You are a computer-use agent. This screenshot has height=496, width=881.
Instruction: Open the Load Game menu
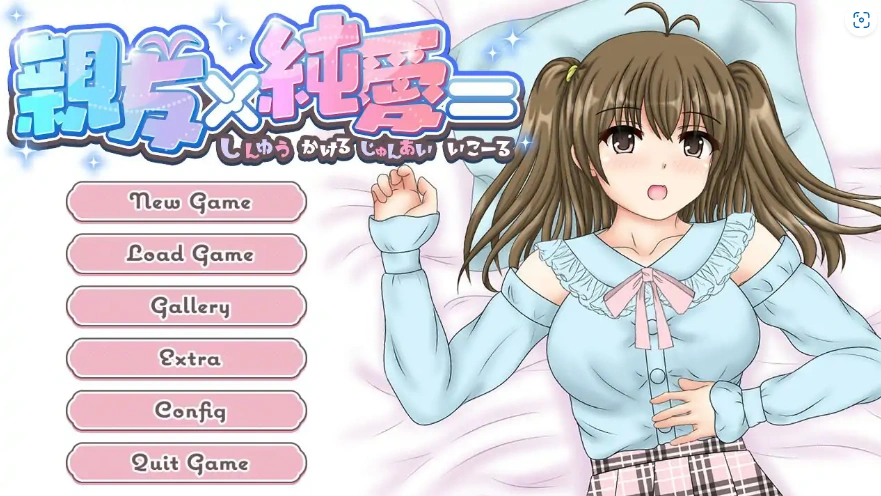coord(187,254)
